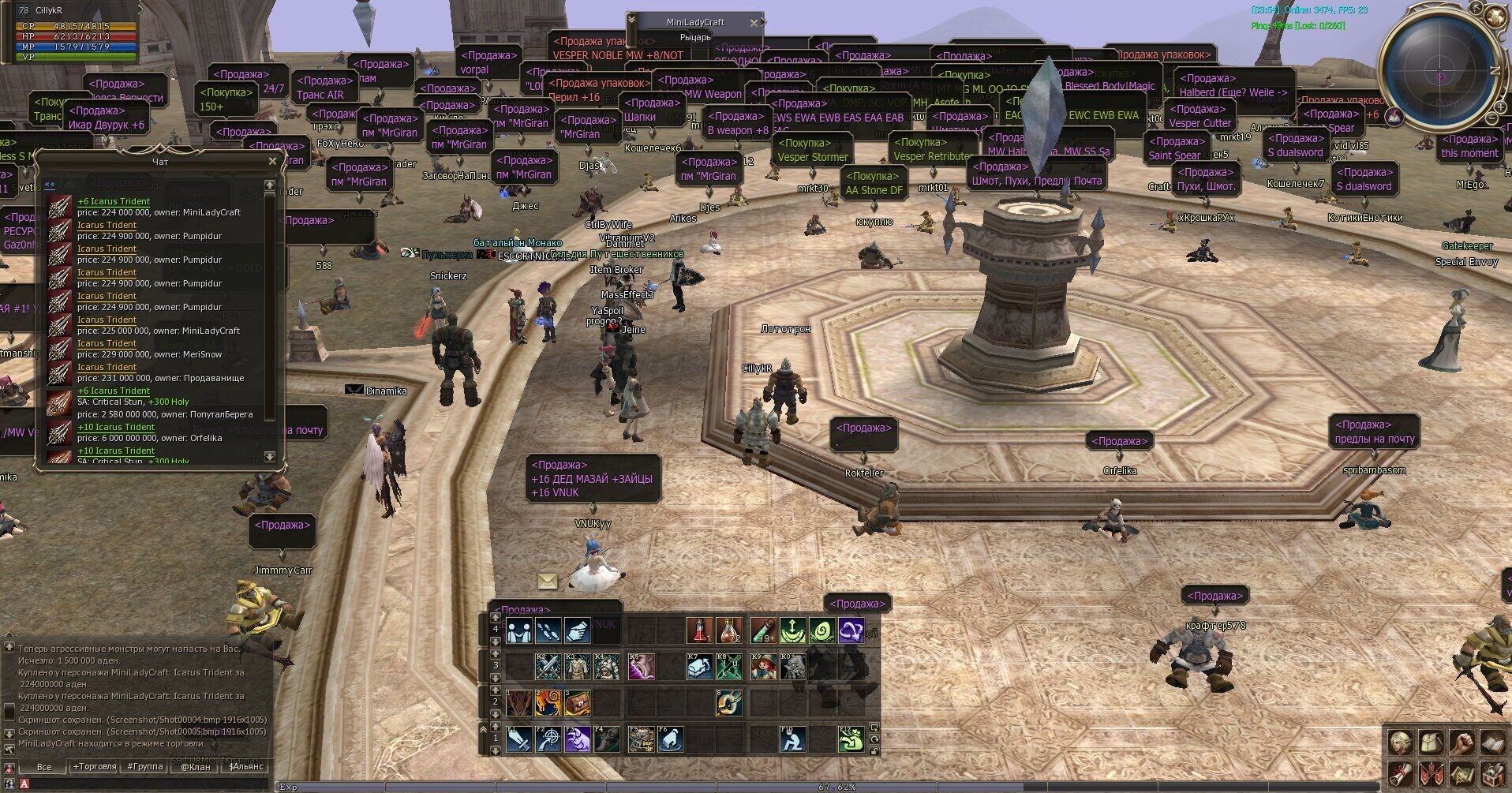Select the @Клан chat tab
Screen dimensions: 1512x793
(x=196, y=766)
